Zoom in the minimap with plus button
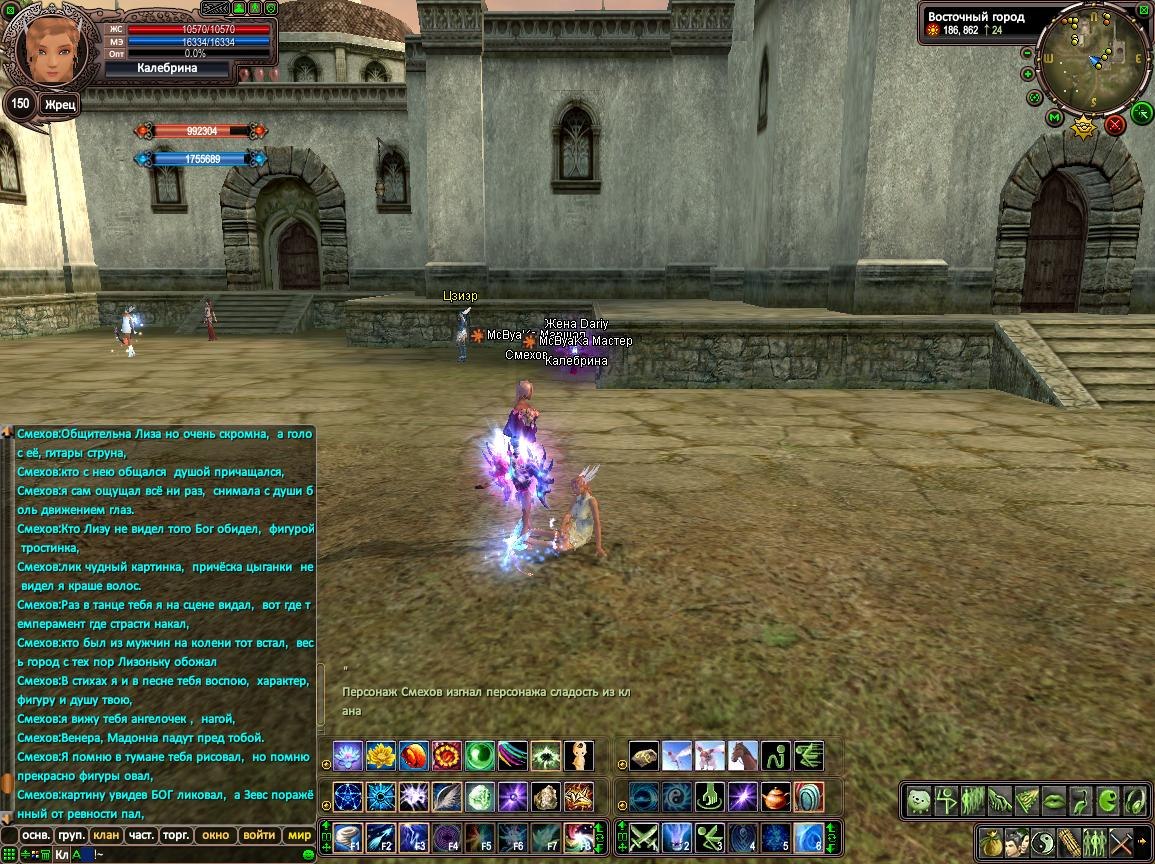Screen dimensions: 1155x864 pyautogui.click(x=1028, y=74)
